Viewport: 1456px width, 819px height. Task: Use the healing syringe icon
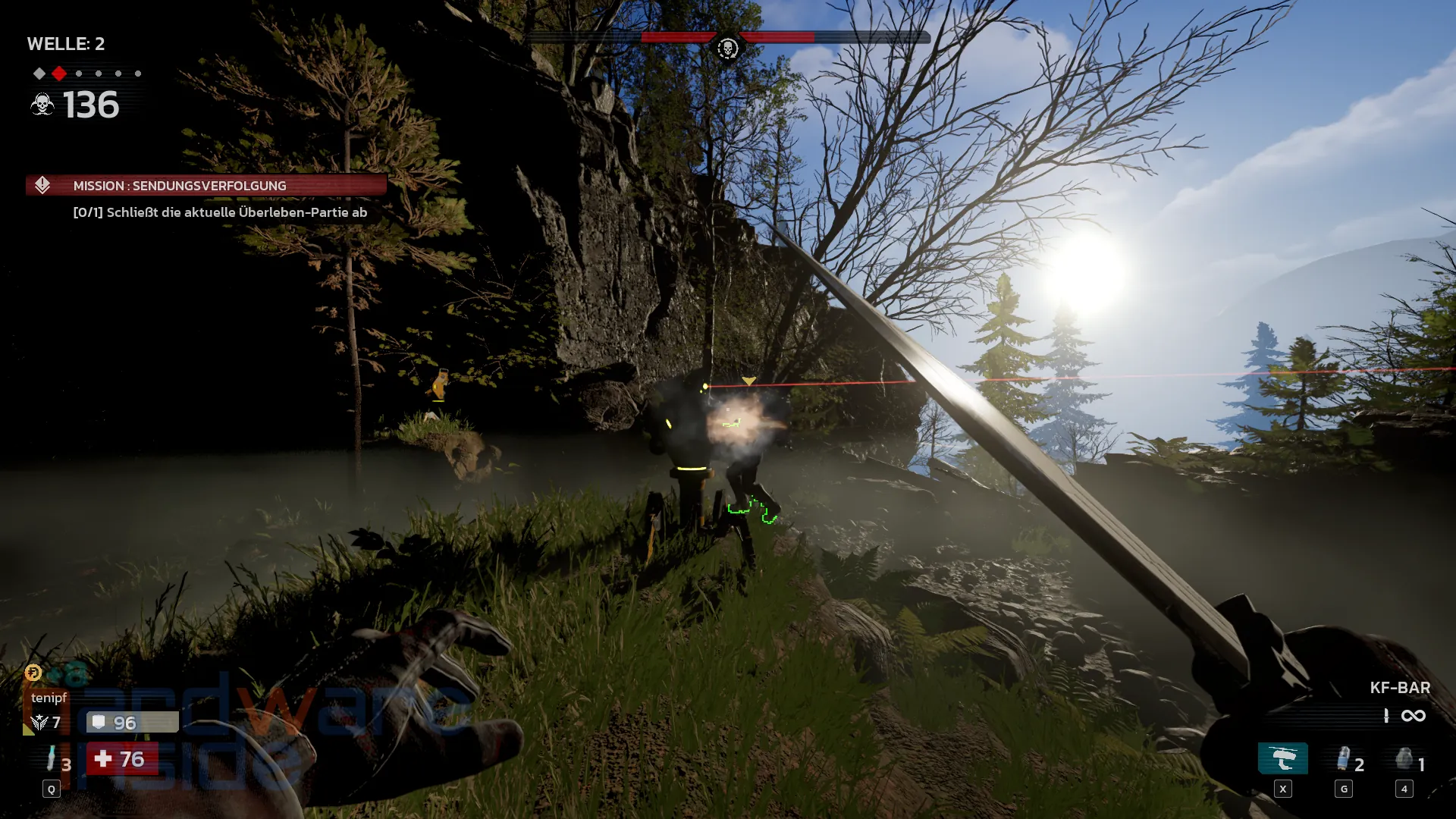pyautogui.click(x=51, y=759)
